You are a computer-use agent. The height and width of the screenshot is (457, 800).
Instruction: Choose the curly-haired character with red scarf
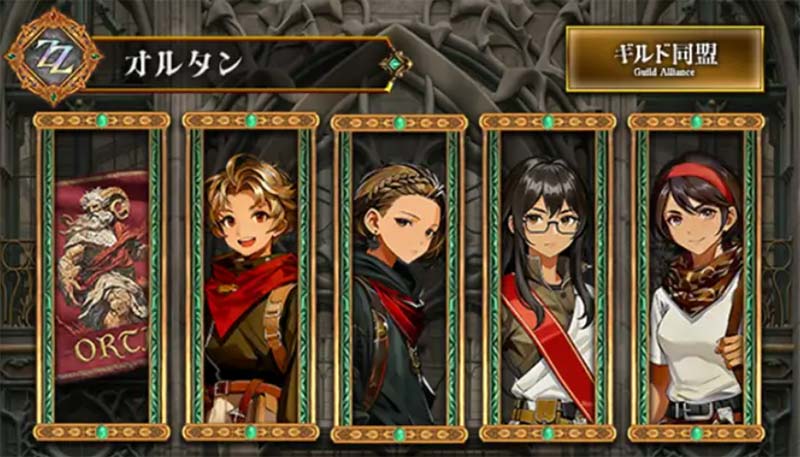249,276
